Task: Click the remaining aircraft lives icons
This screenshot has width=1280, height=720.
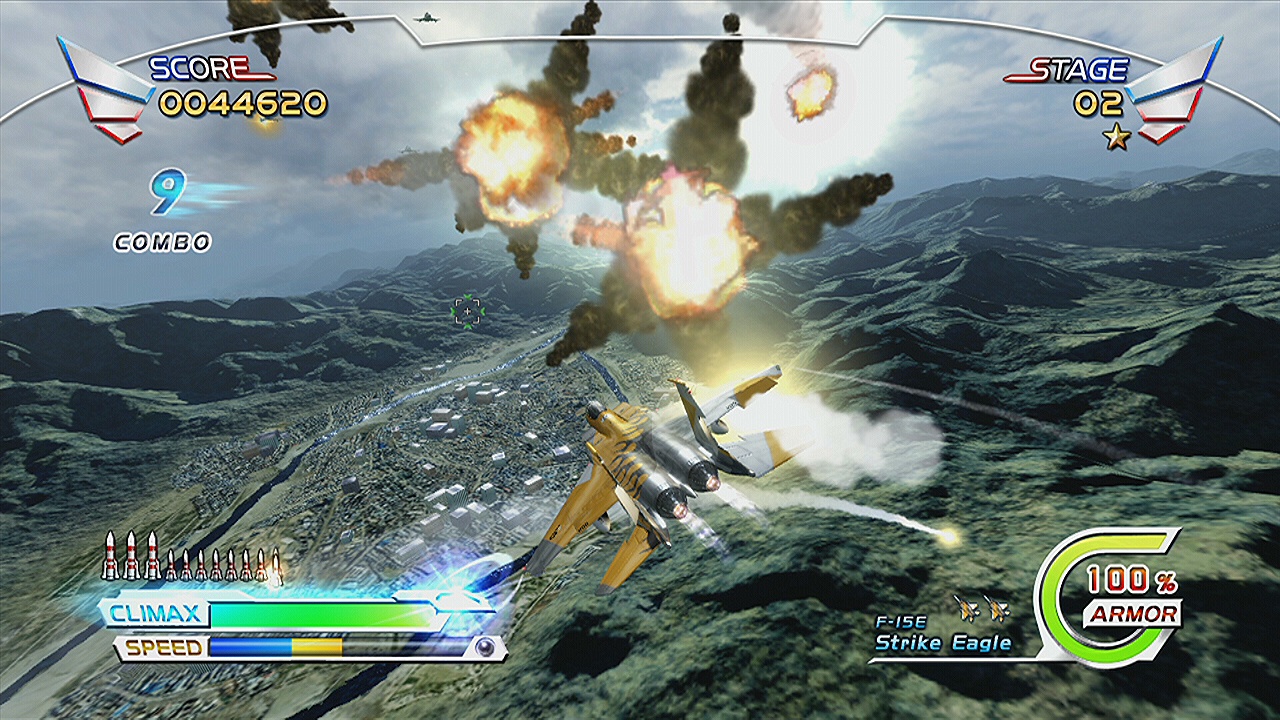Action: point(981,607)
